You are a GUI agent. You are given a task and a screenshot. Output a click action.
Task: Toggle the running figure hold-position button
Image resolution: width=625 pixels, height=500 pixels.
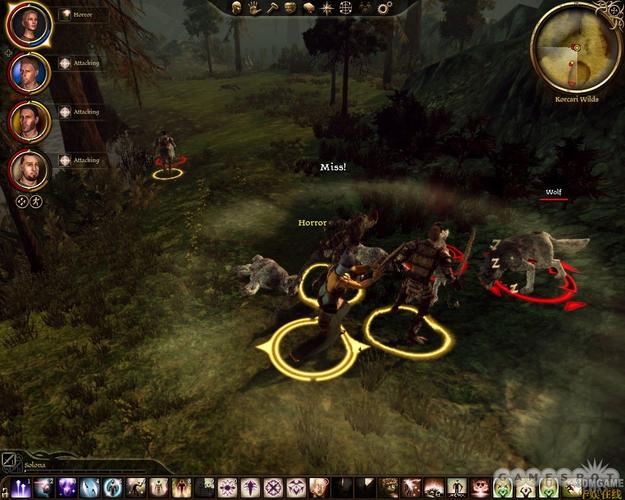pyautogui.click(x=36, y=201)
